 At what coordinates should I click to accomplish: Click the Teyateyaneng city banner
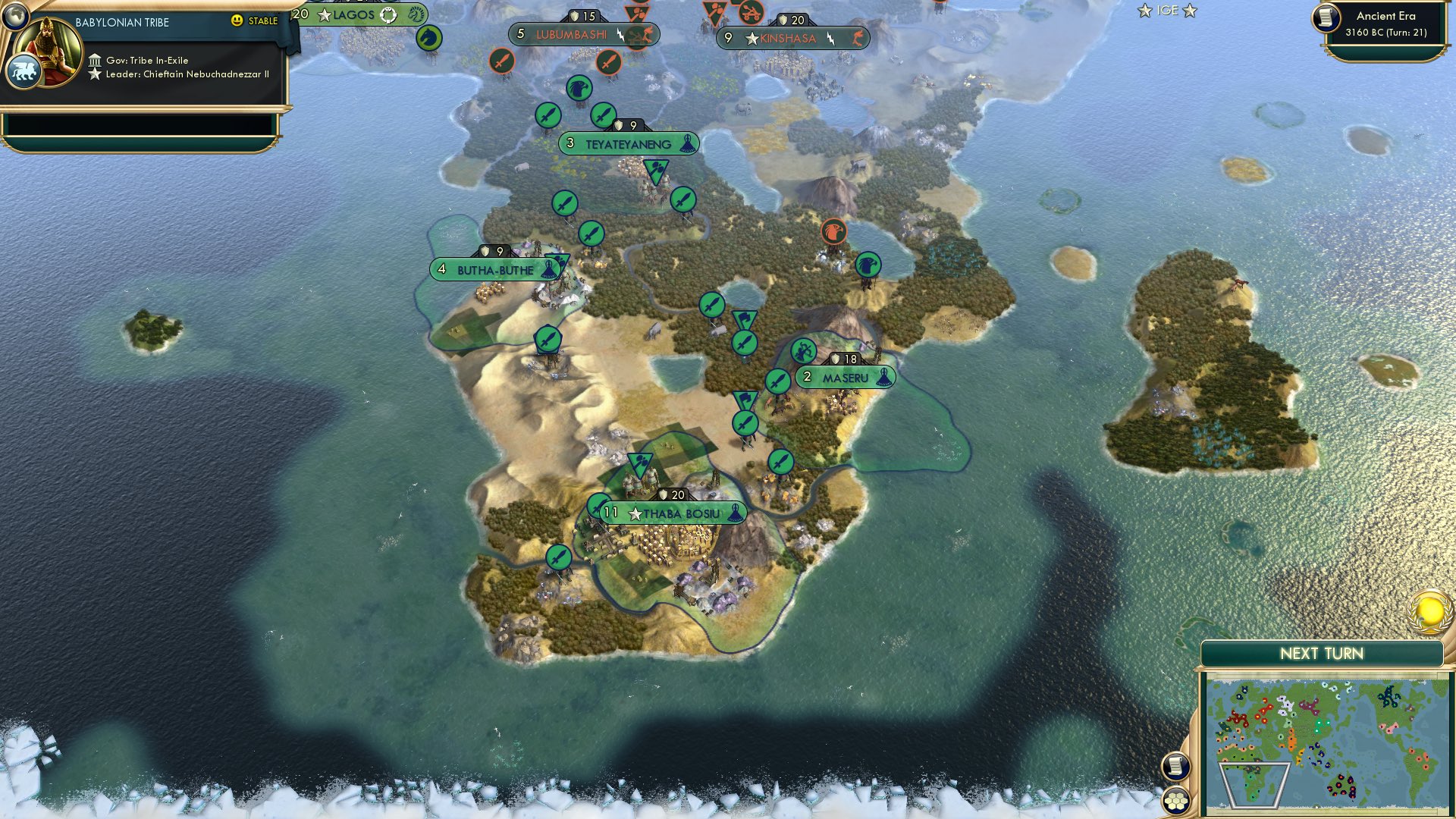pyautogui.click(x=629, y=143)
